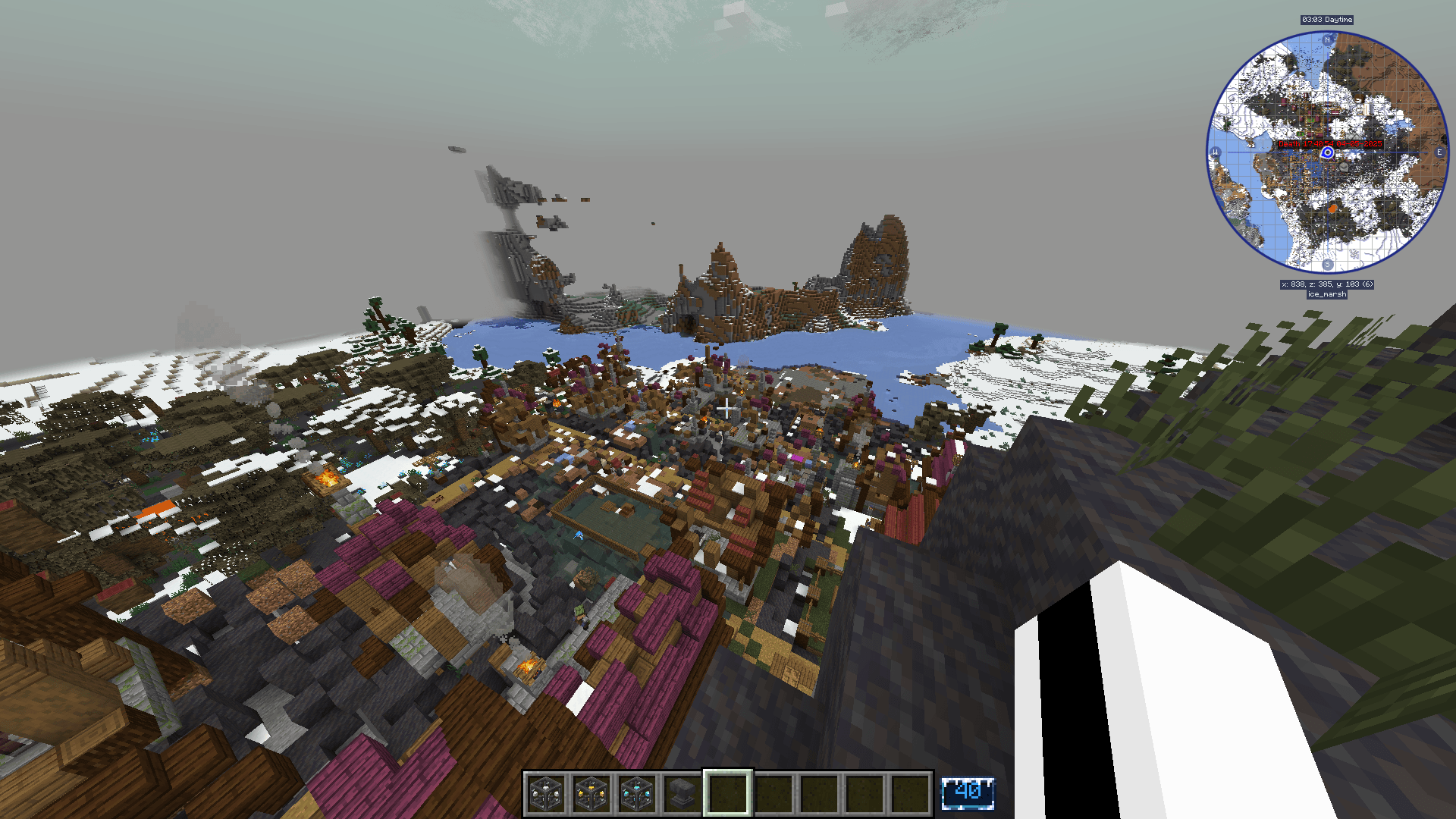Viewport: 1456px width, 819px height.
Task: Click the S compass marker on the minimap
Action: point(1327,264)
